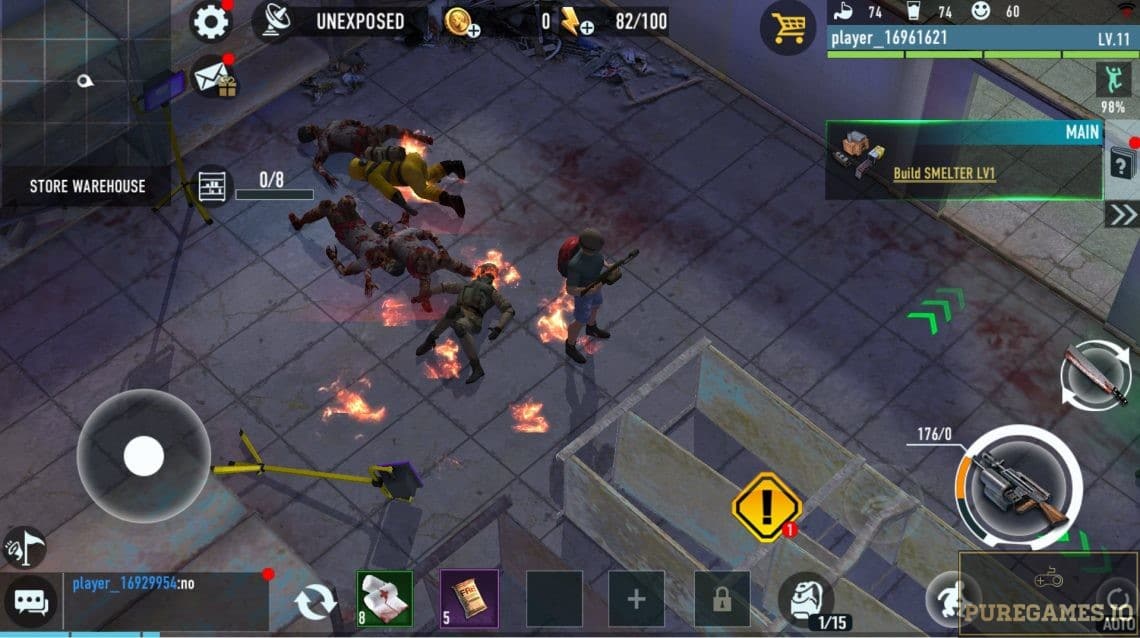Open the mailbox envelope icon
This screenshot has width=1140, height=638.
point(213,77)
